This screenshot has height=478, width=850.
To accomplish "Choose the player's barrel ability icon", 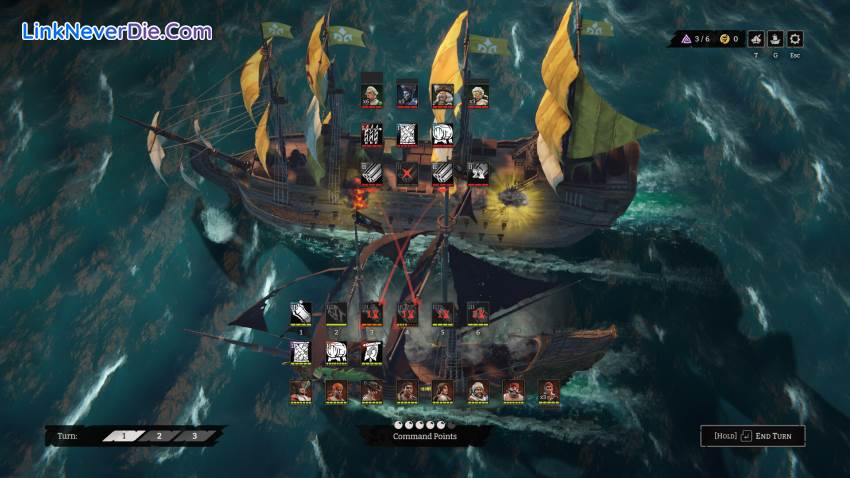I will [x=336, y=352].
